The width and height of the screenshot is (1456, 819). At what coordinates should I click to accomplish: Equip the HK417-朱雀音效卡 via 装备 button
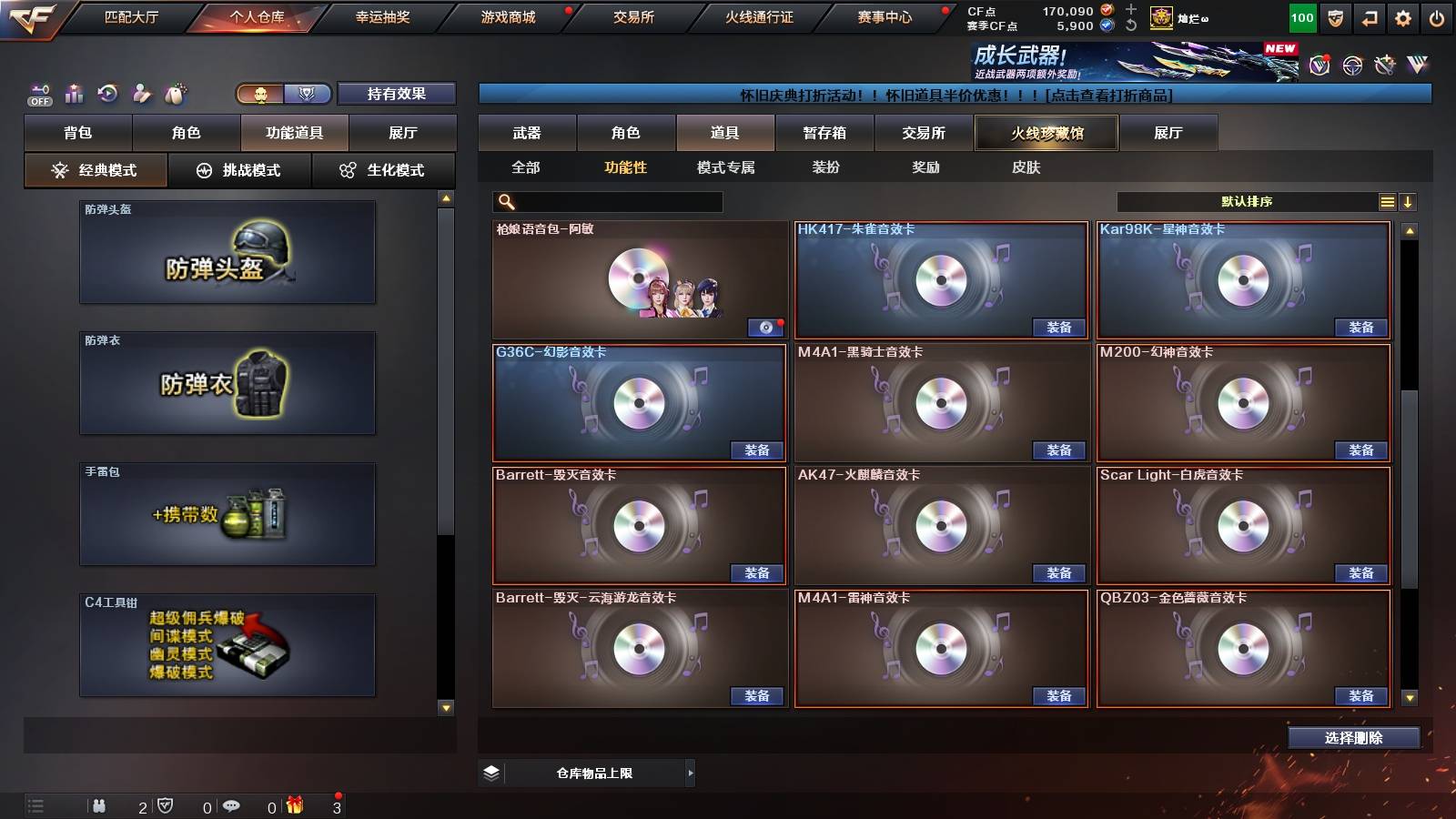tap(1059, 328)
